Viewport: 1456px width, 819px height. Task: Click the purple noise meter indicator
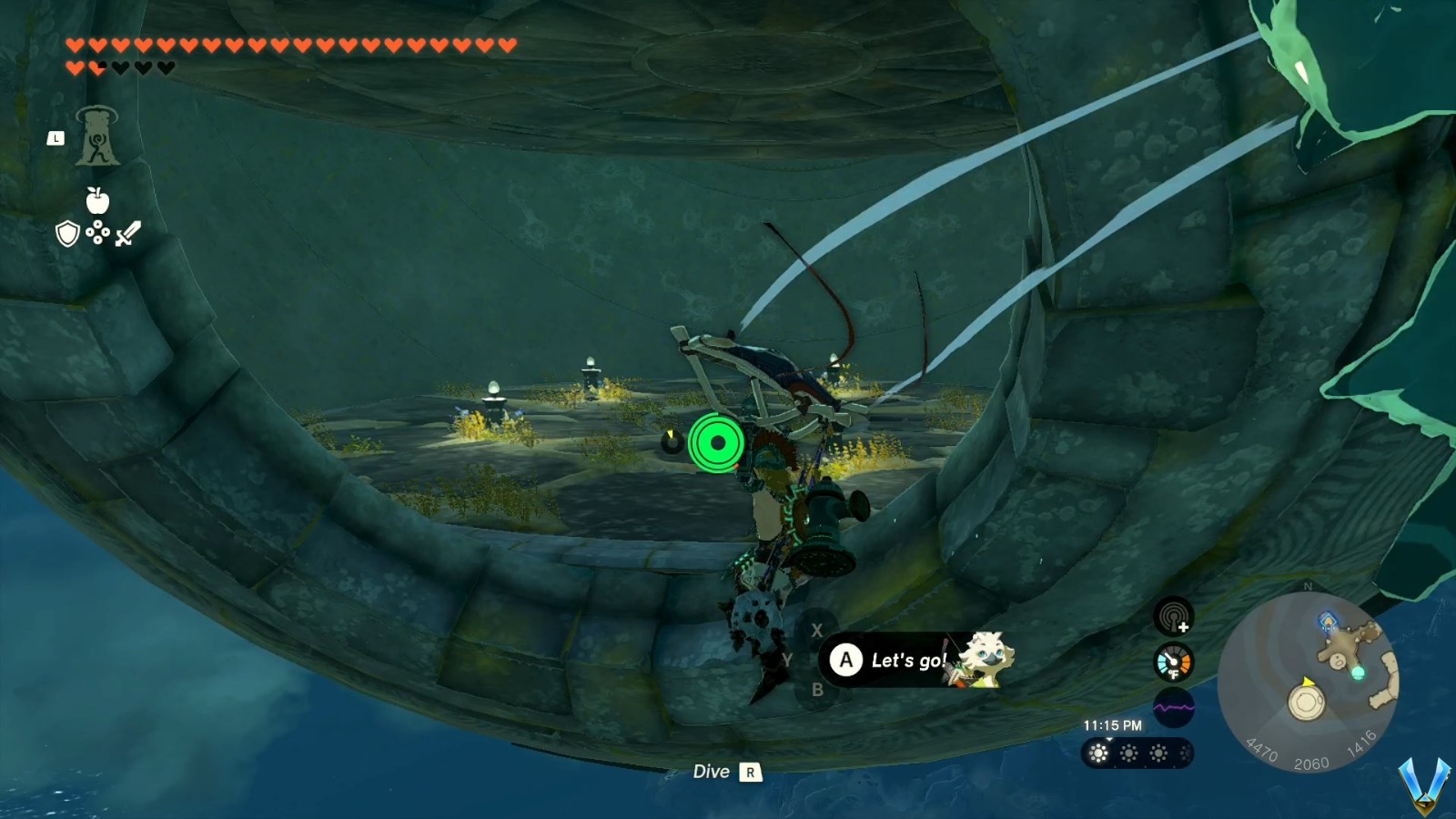1173,707
